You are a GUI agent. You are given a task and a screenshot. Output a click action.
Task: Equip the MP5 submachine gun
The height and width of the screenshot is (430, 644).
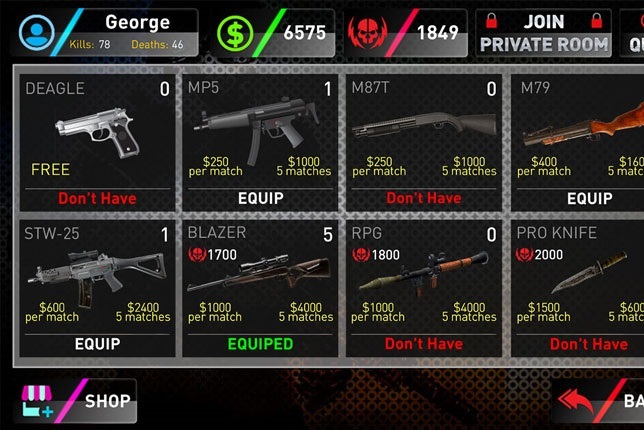pos(259,198)
